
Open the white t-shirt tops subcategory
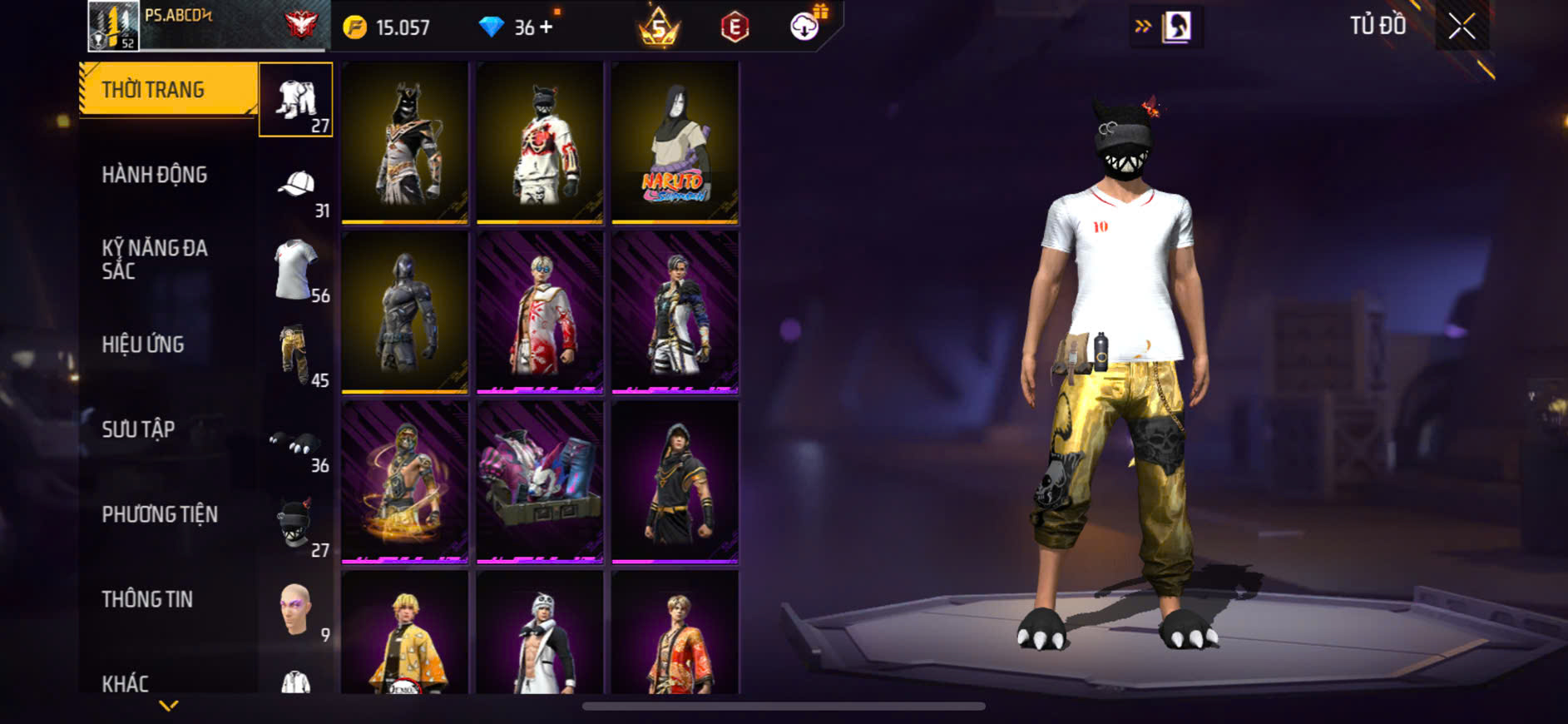(296, 270)
